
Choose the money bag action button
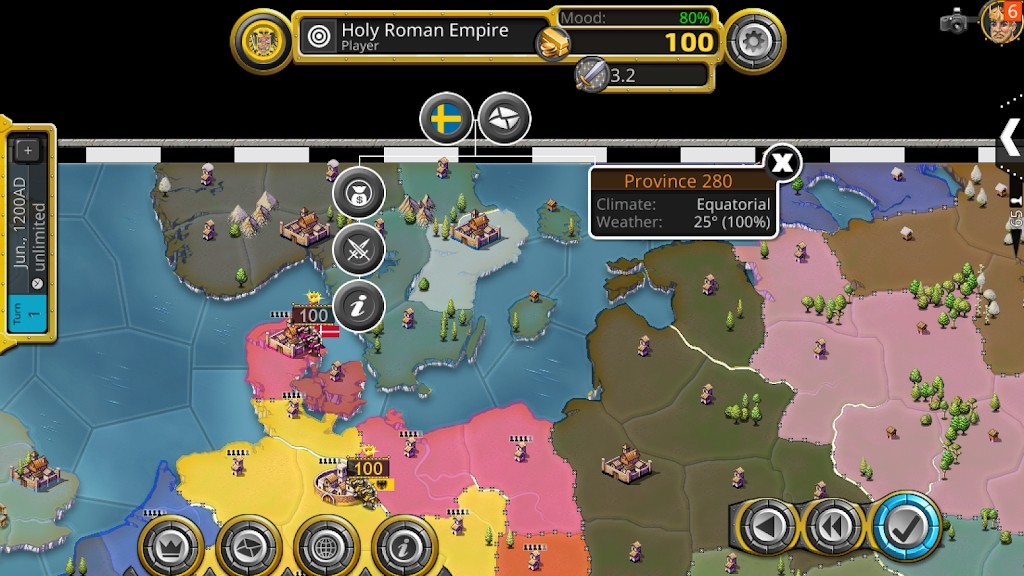(x=358, y=192)
